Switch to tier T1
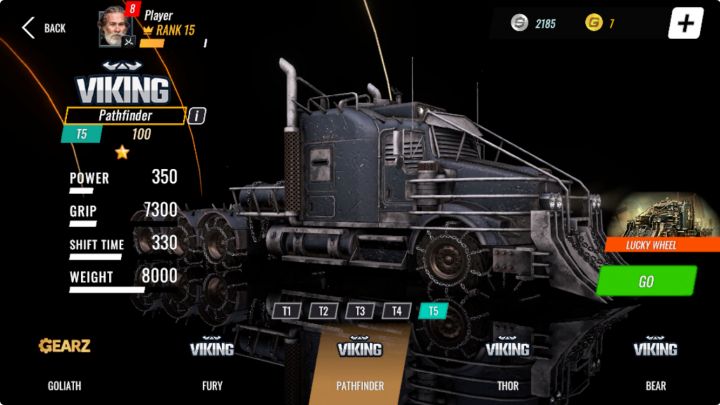This screenshot has height=405, width=720. 286,311
